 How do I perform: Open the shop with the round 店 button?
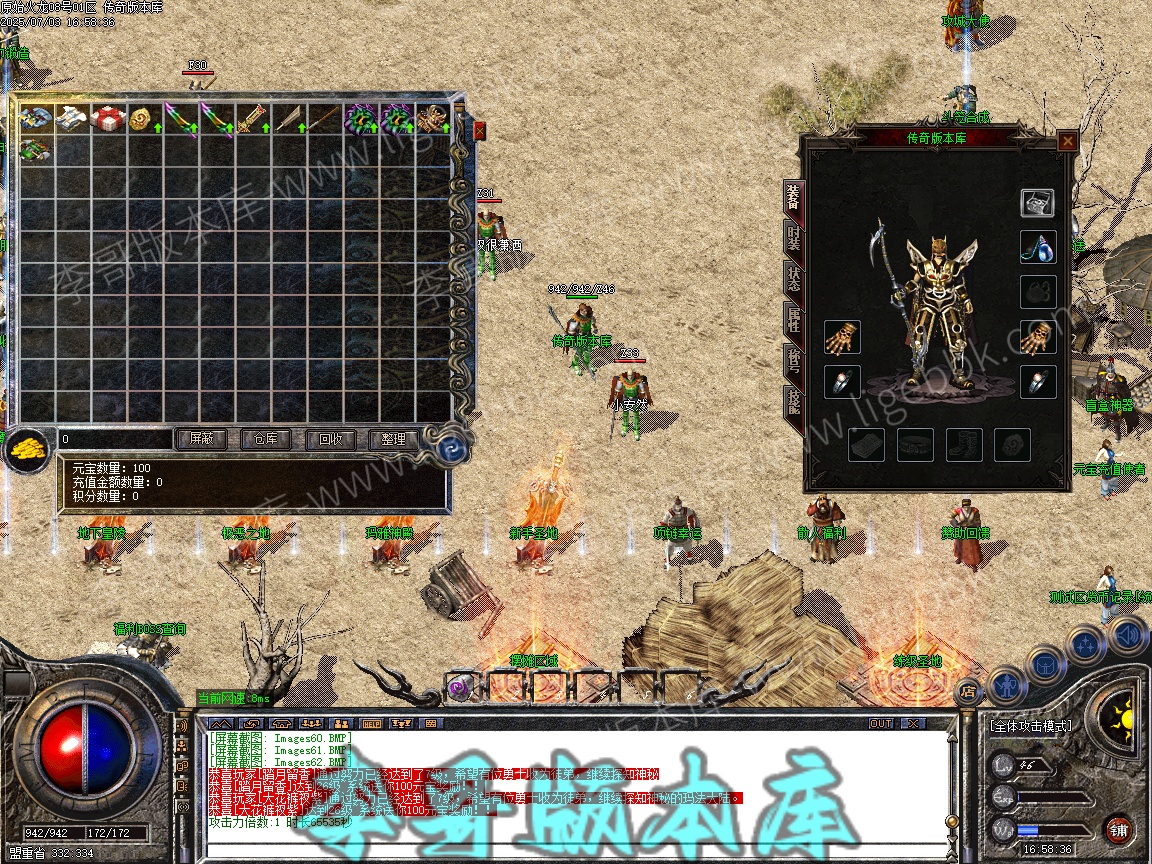tap(968, 690)
